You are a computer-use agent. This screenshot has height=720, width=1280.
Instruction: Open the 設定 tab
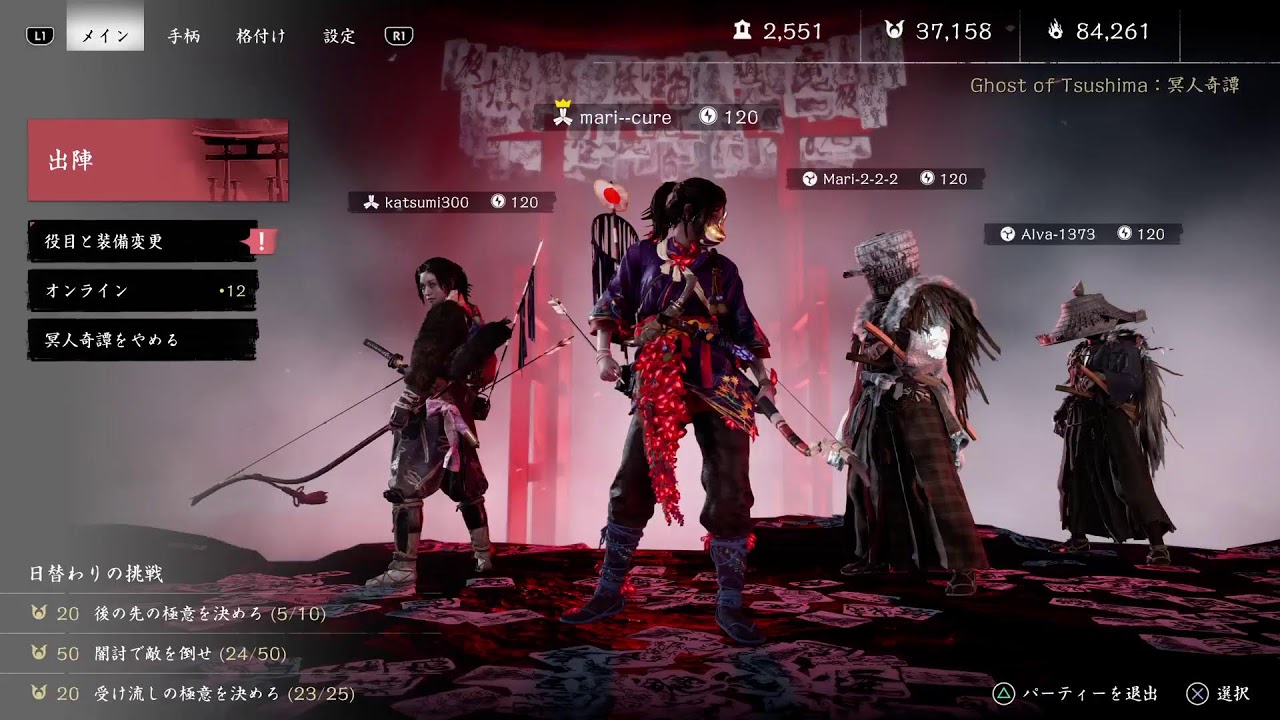click(x=339, y=36)
